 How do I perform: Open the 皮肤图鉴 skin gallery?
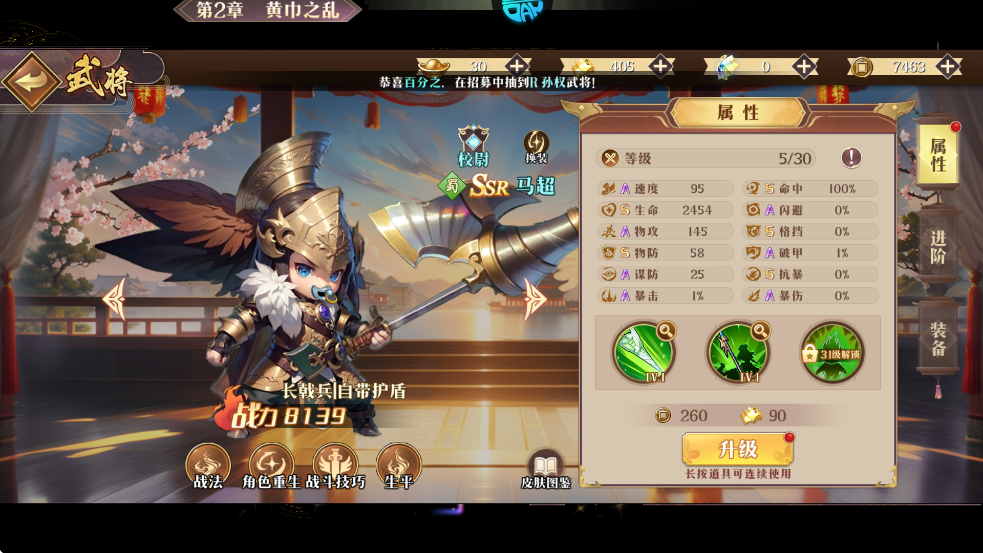[545, 470]
